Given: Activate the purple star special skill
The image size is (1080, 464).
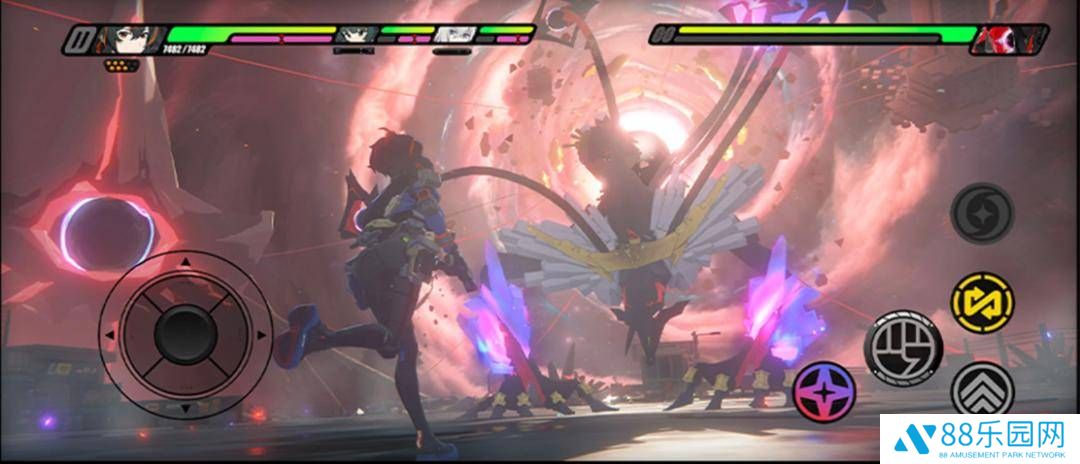Looking at the screenshot, I should click(x=825, y=391).
